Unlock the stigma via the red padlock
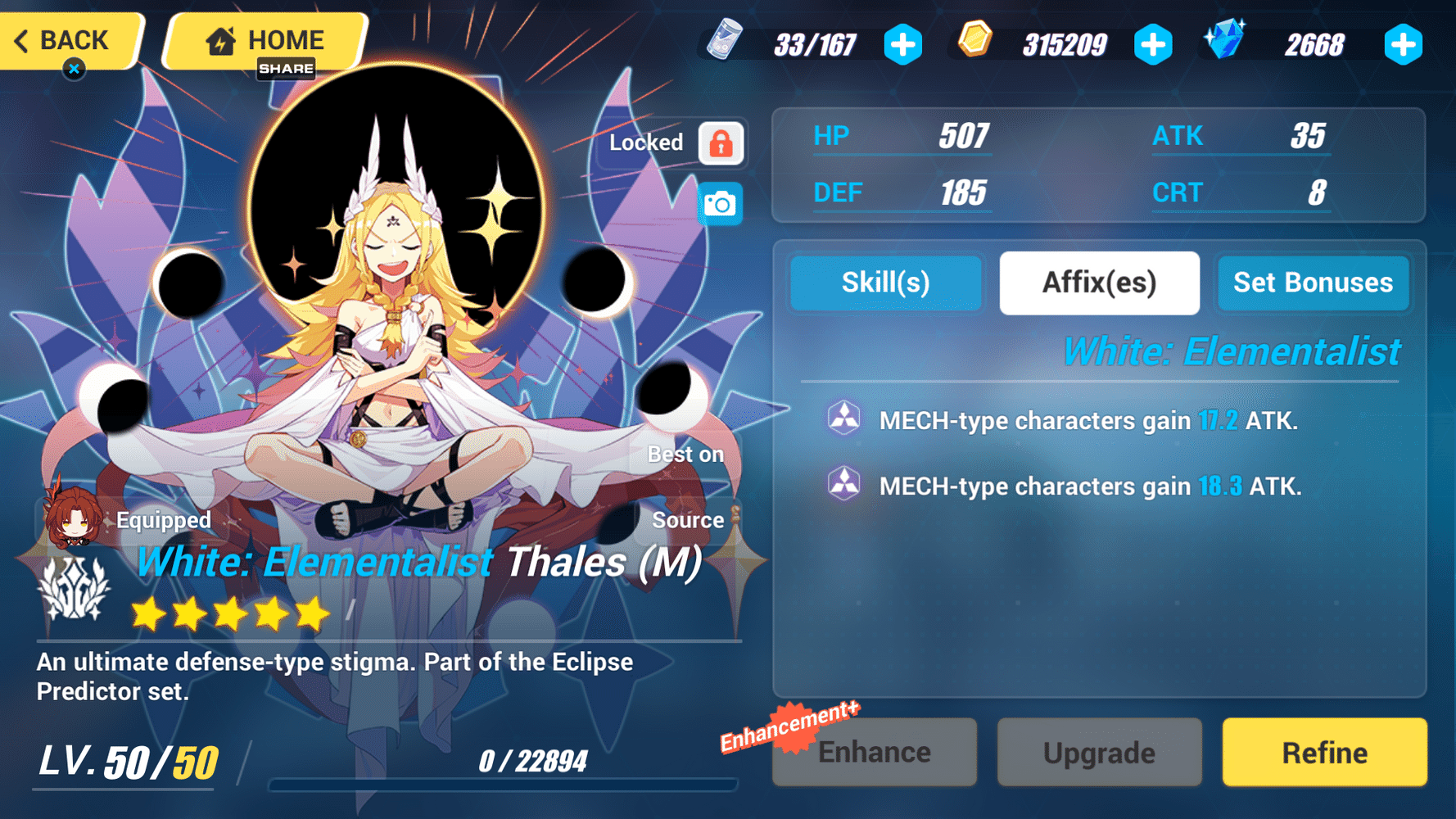This screenshot has height=819, width=1456. coord(720,143)
